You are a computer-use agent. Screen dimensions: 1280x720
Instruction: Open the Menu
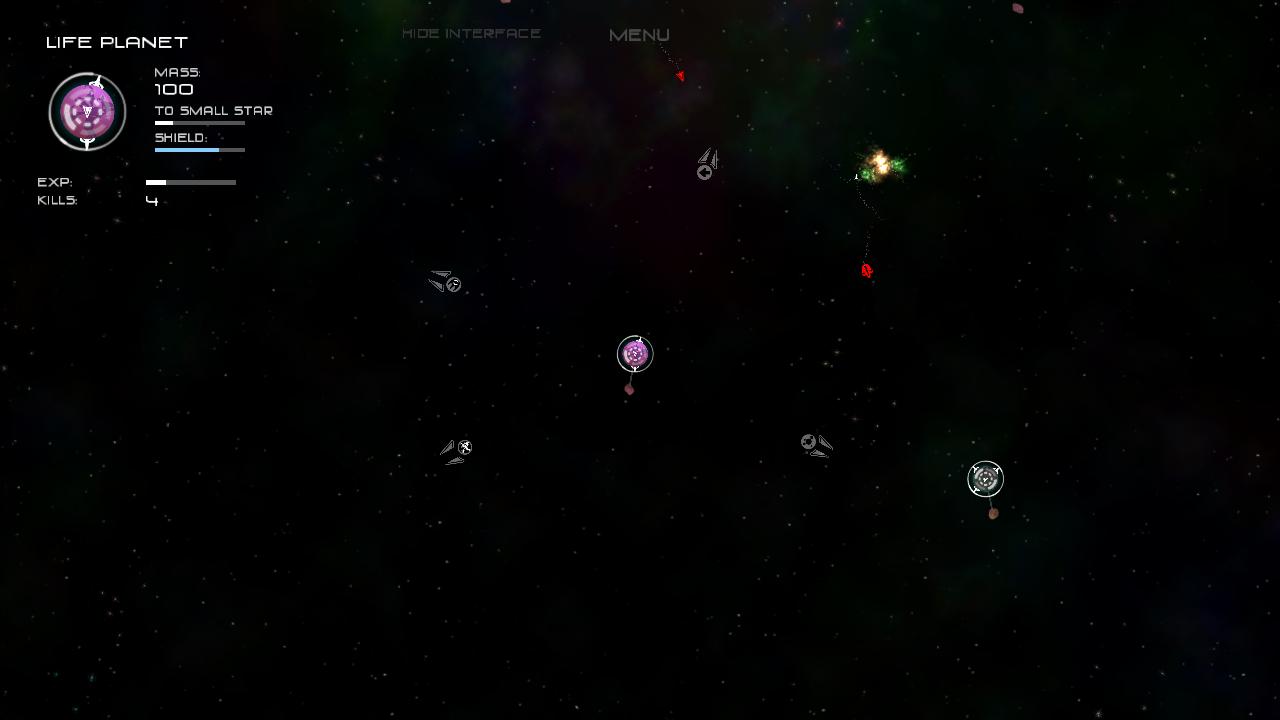[x=637, y=34]
